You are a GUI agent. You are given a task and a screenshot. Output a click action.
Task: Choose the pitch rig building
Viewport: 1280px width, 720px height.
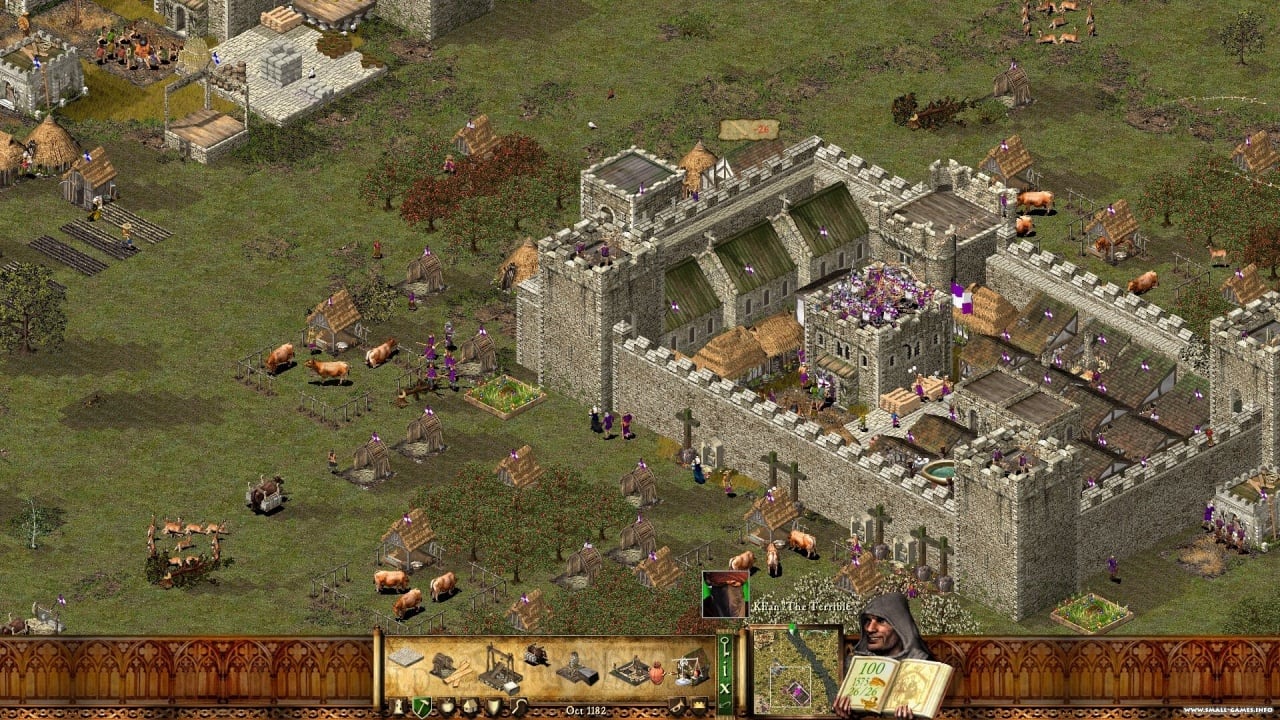click(629, 669)
